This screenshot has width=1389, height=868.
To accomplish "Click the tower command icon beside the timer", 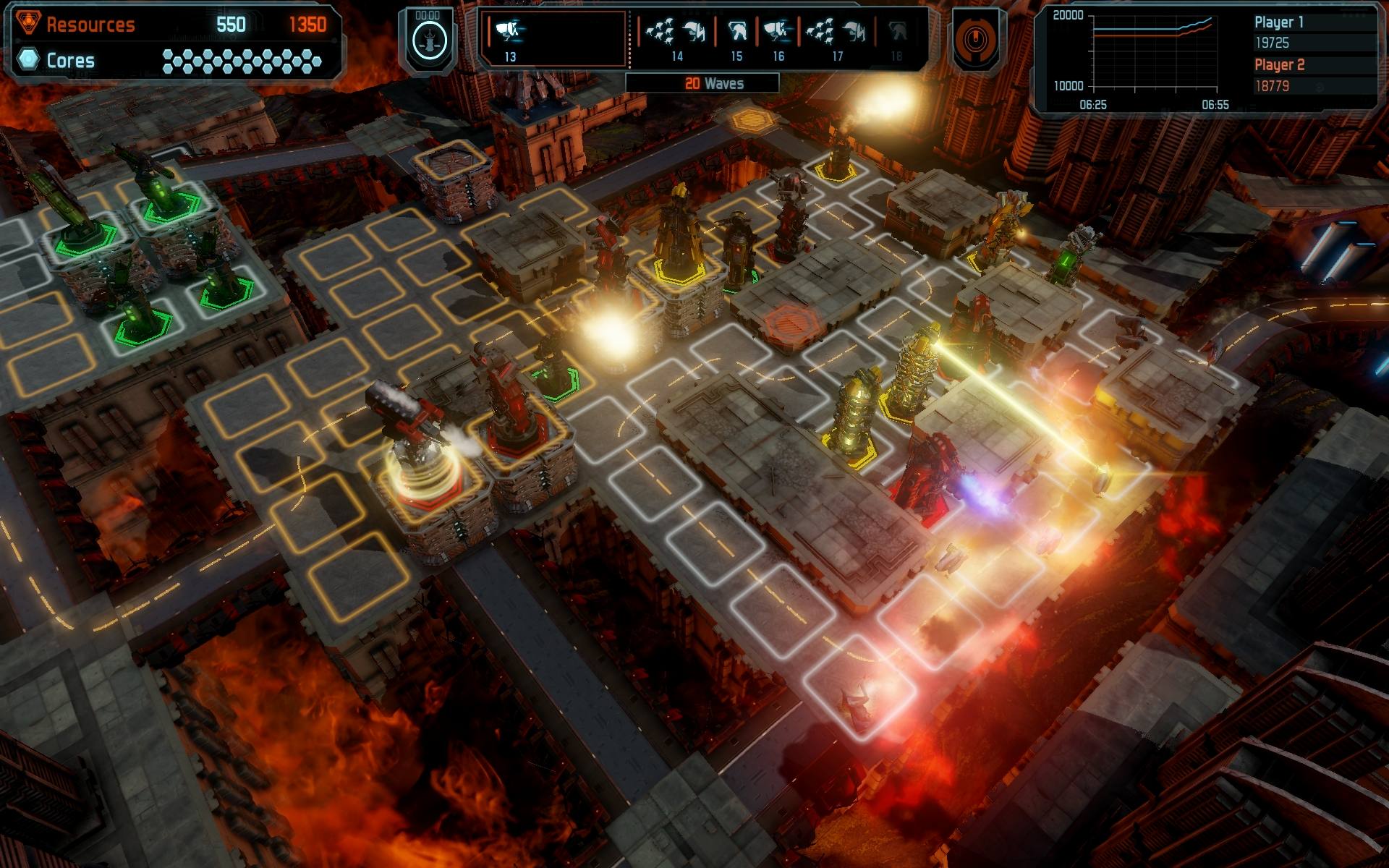I will [x=428, y=41].
